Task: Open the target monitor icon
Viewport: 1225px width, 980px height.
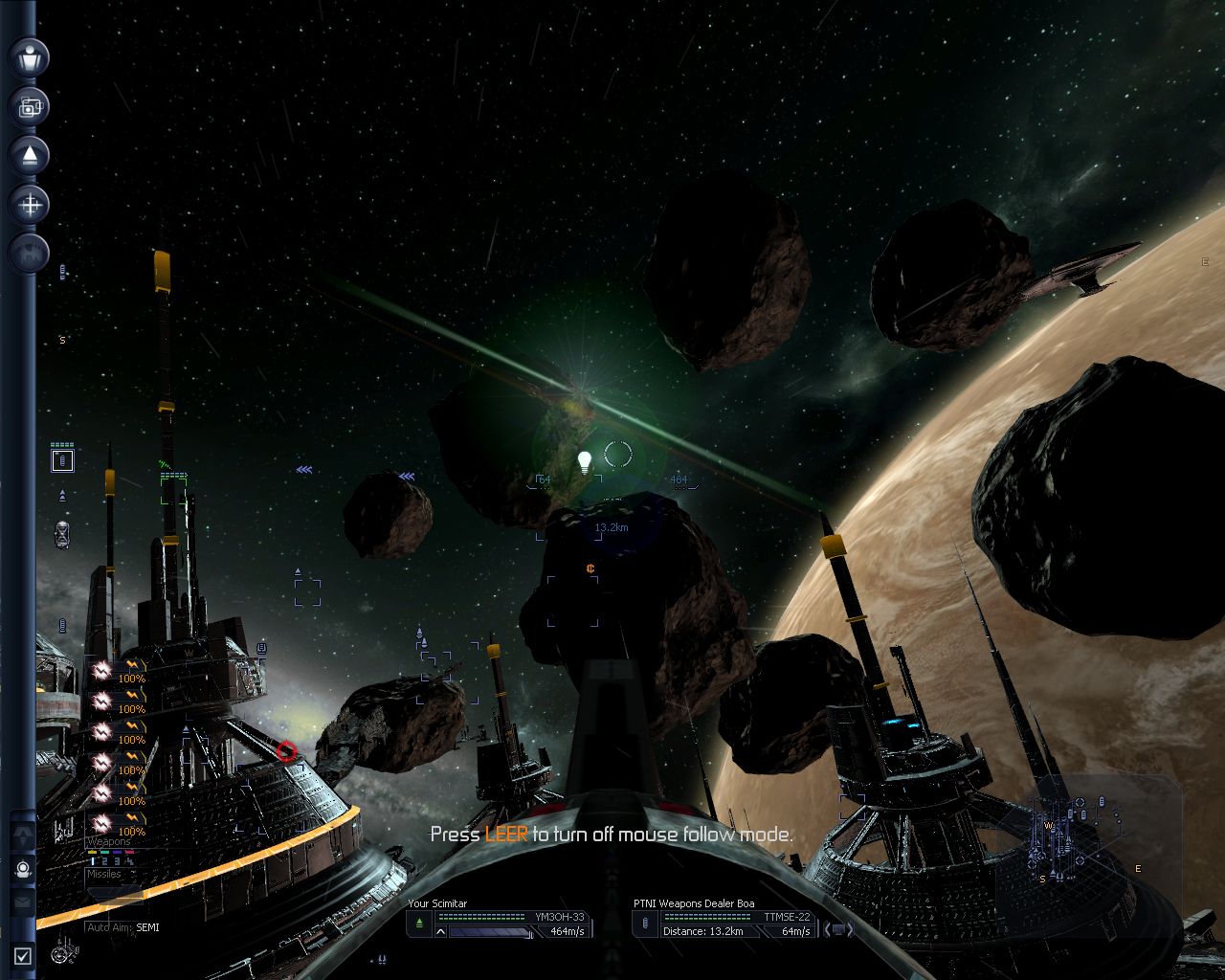Action: pyautogui.click(x=837, y=929)
